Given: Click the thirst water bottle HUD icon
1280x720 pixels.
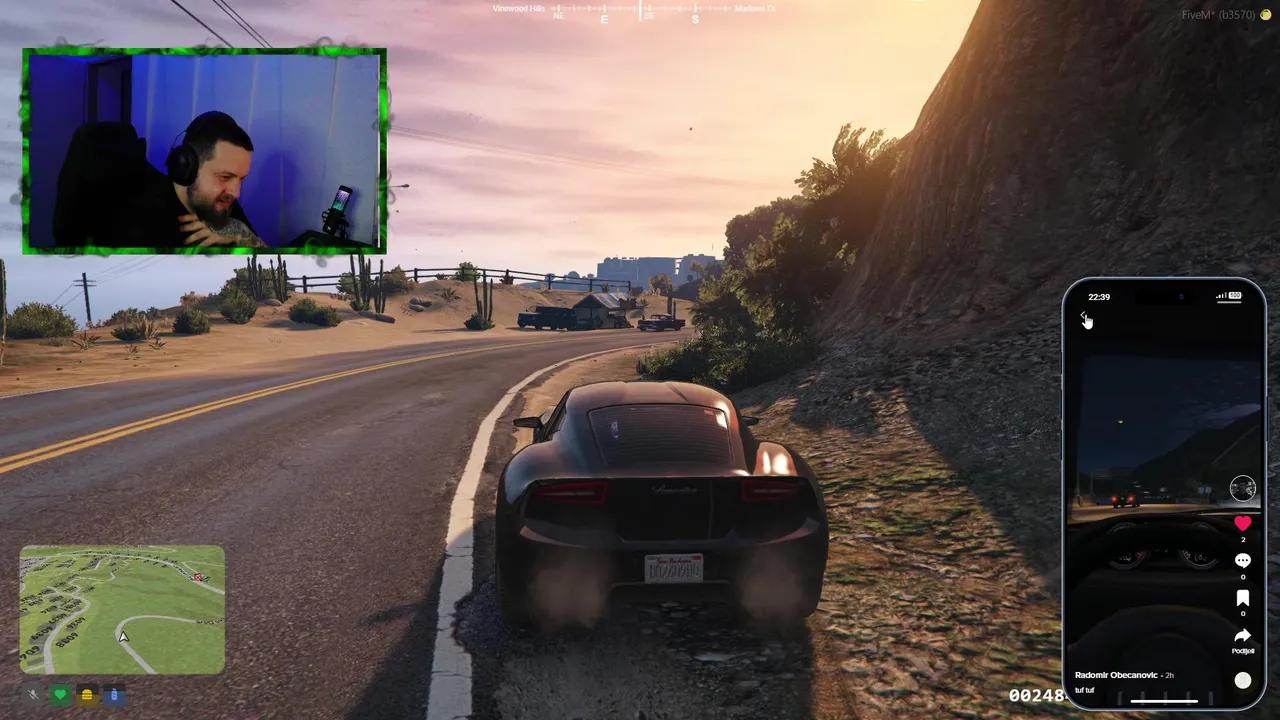Looking at the screenshot, I should click(x=114, y=694).
